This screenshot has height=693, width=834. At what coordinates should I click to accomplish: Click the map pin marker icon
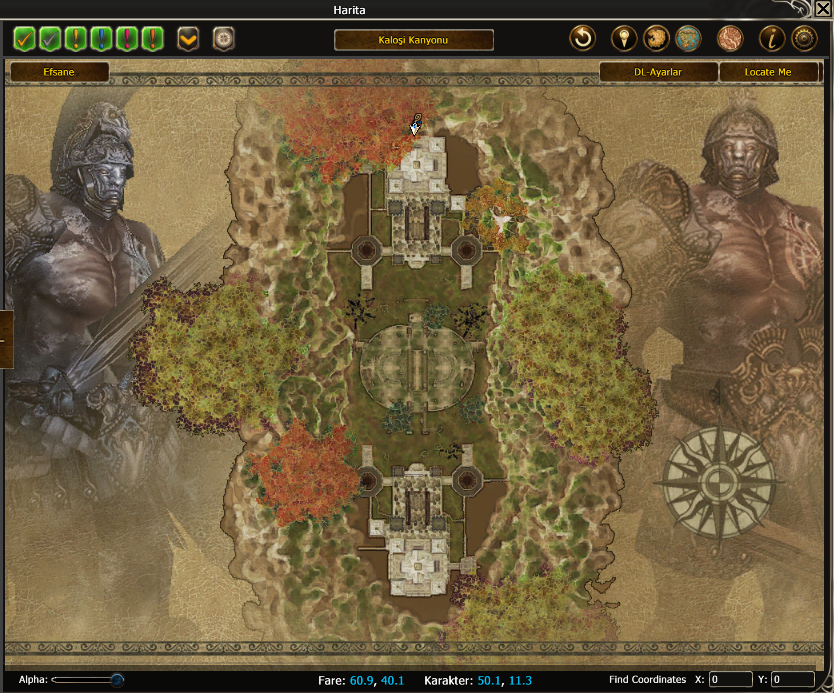[x=624, y=39]
